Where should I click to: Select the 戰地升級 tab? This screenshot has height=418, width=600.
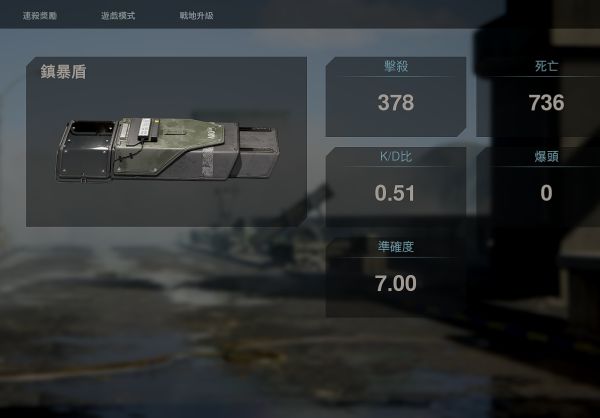196,17
